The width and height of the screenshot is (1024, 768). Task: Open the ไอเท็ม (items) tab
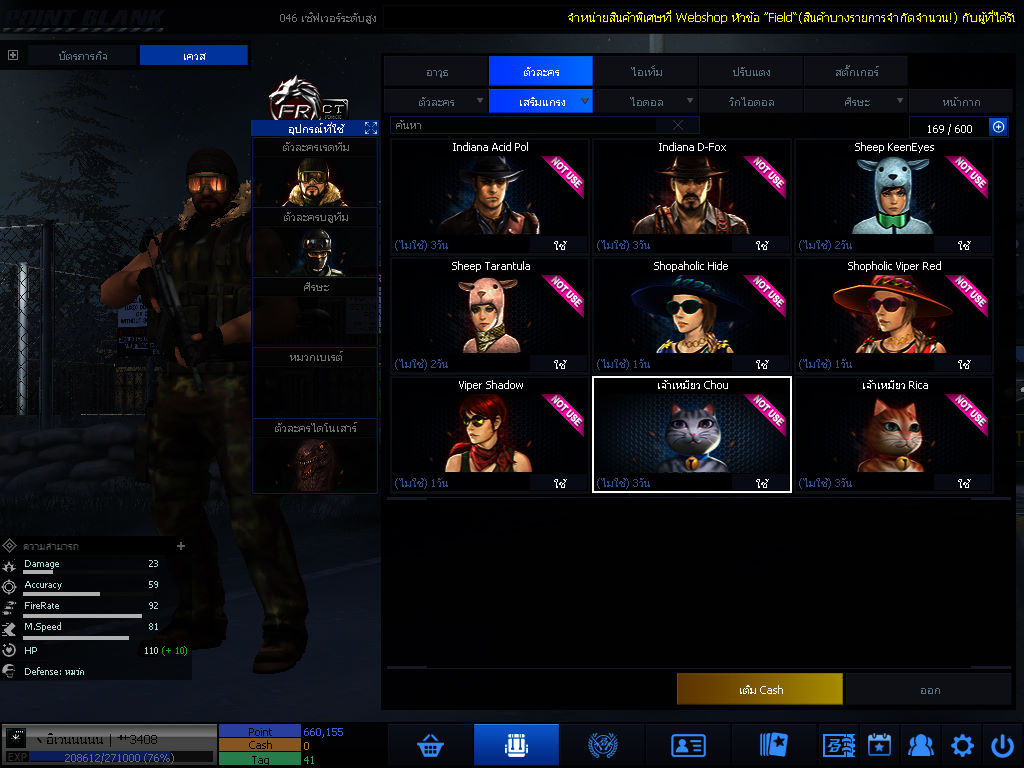point(646,72)
